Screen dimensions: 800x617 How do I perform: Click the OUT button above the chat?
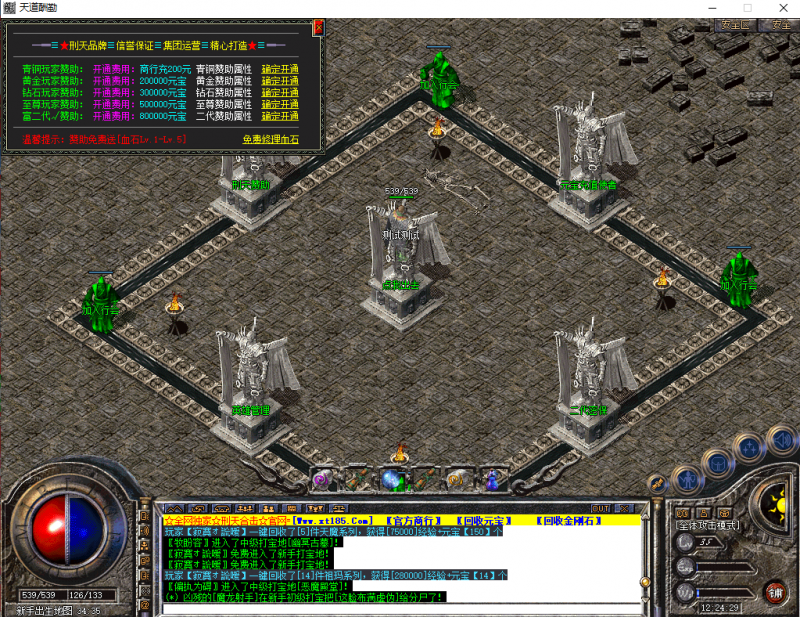(600, 508)
